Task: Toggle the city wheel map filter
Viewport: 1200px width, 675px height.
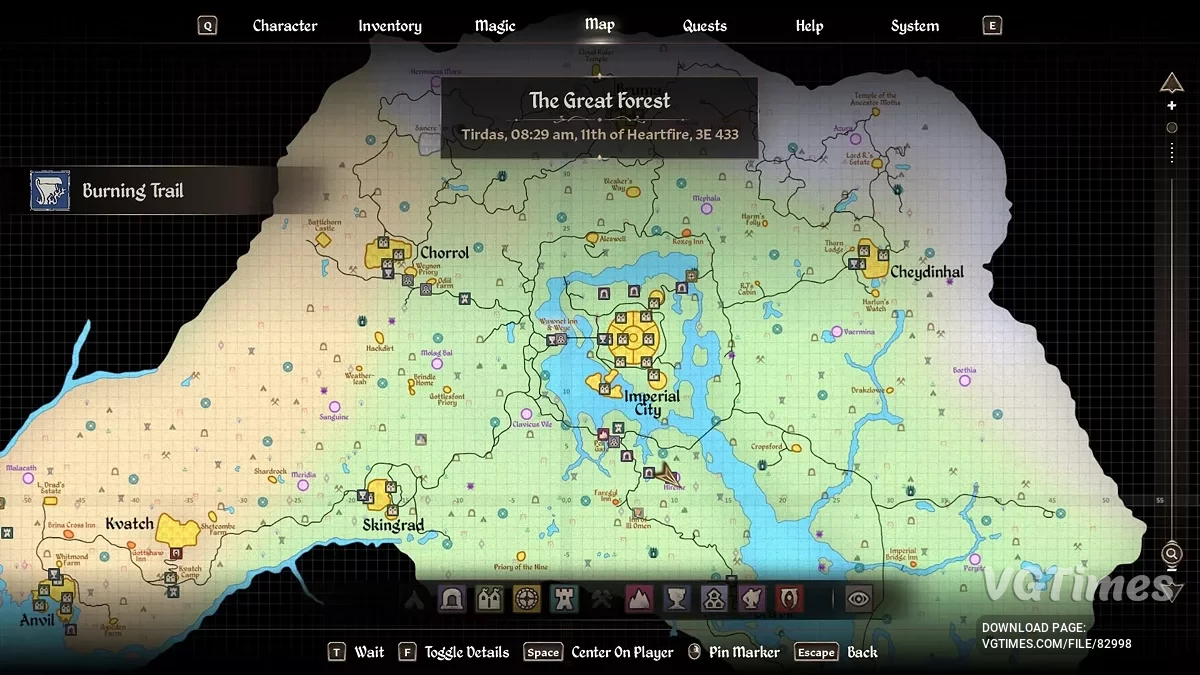Action: [x=527, y=598]
